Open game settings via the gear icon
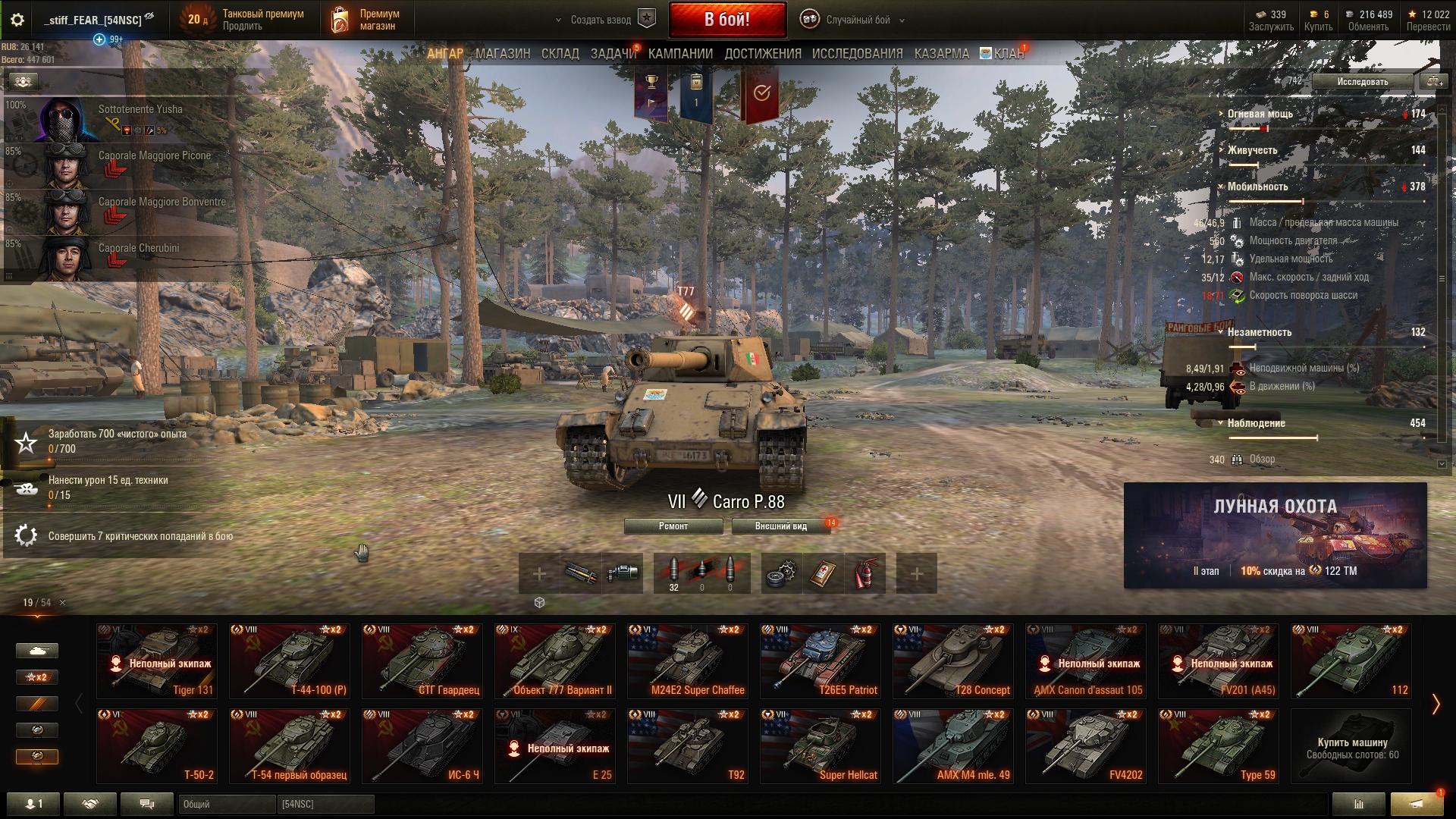Screen dimensions: 1456x819 pyautogui.click(x=17, y=20)
